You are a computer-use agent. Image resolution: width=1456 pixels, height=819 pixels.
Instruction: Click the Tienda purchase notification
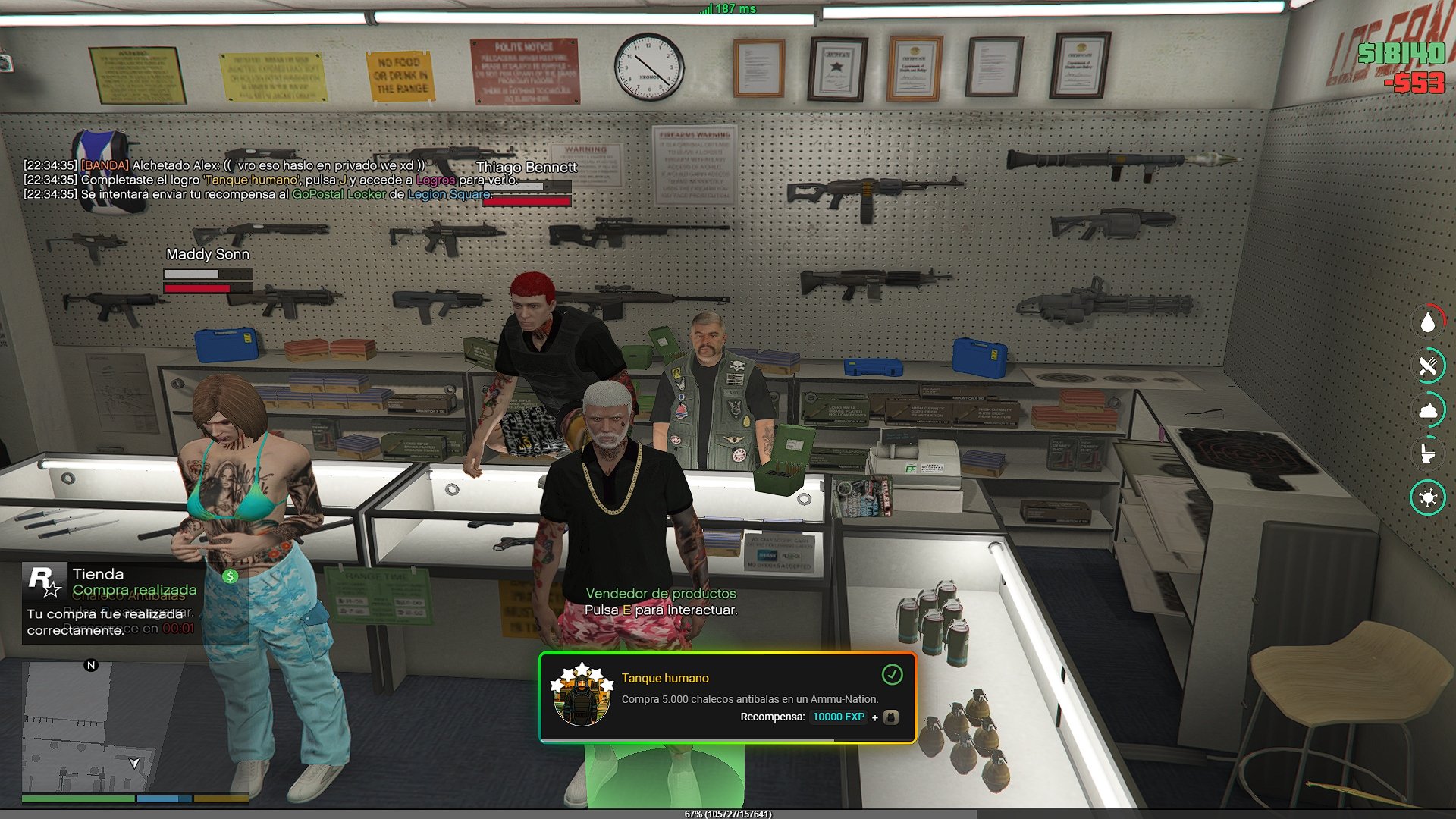(x=112, y=602)
